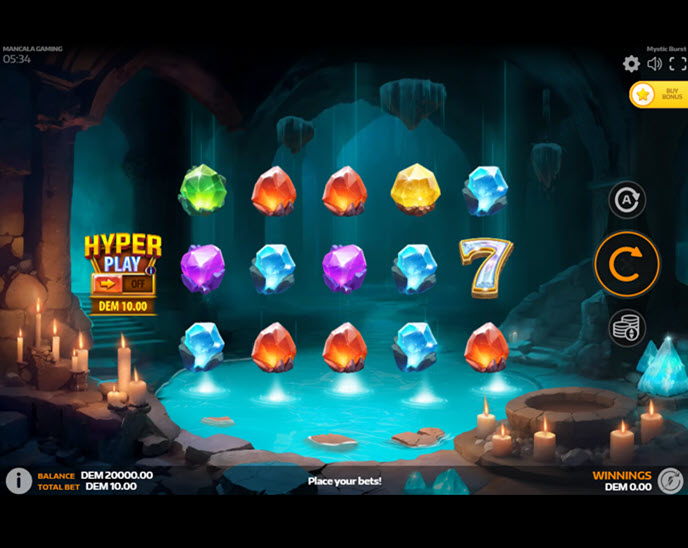Enter fullscreen mode
688x548 pixels.
coord(677,64)
